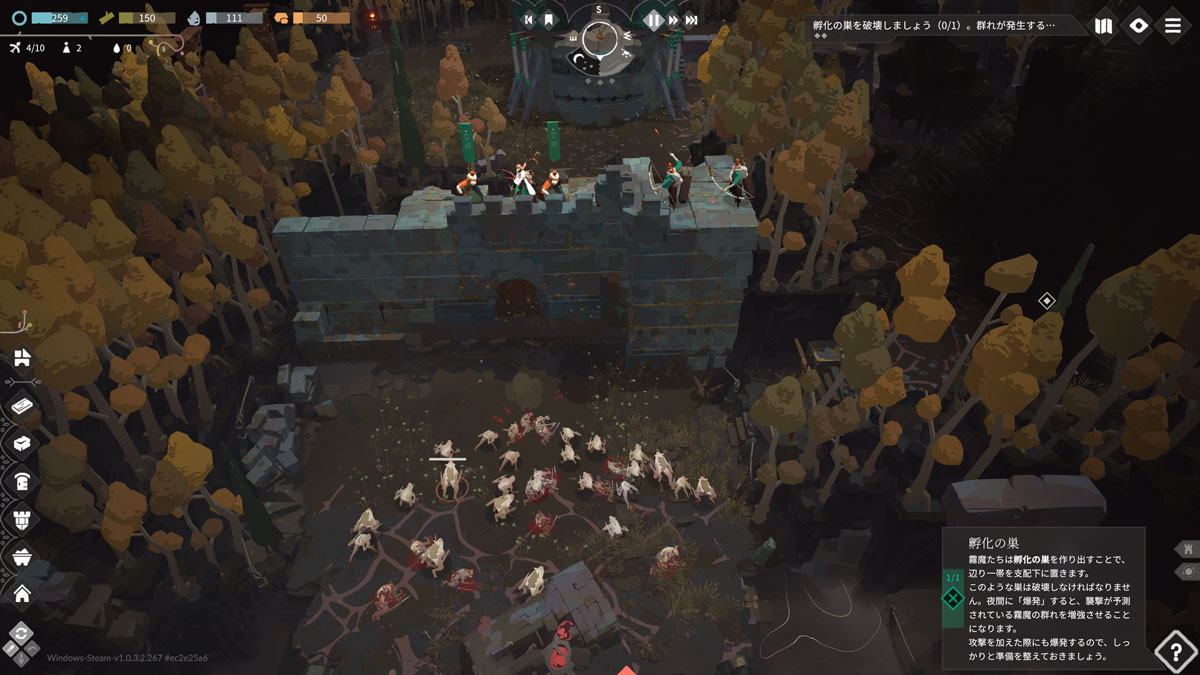This screenshot has height=675, width=1200.
Task: Select the topmost house build category
Action: pyautogui.click(x=22, y=358)
